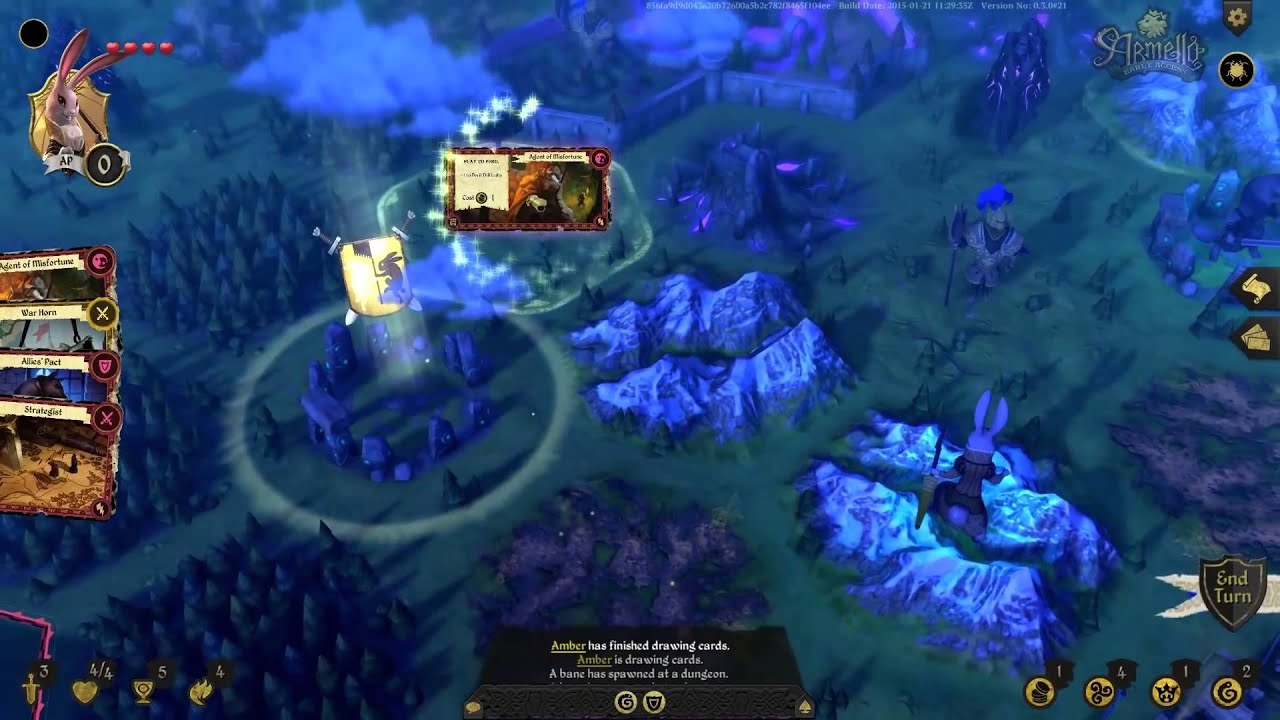This screenshot has height=720, width=1280.
Task: Click the gold coins counter icon
Action: click(1037, 691)
